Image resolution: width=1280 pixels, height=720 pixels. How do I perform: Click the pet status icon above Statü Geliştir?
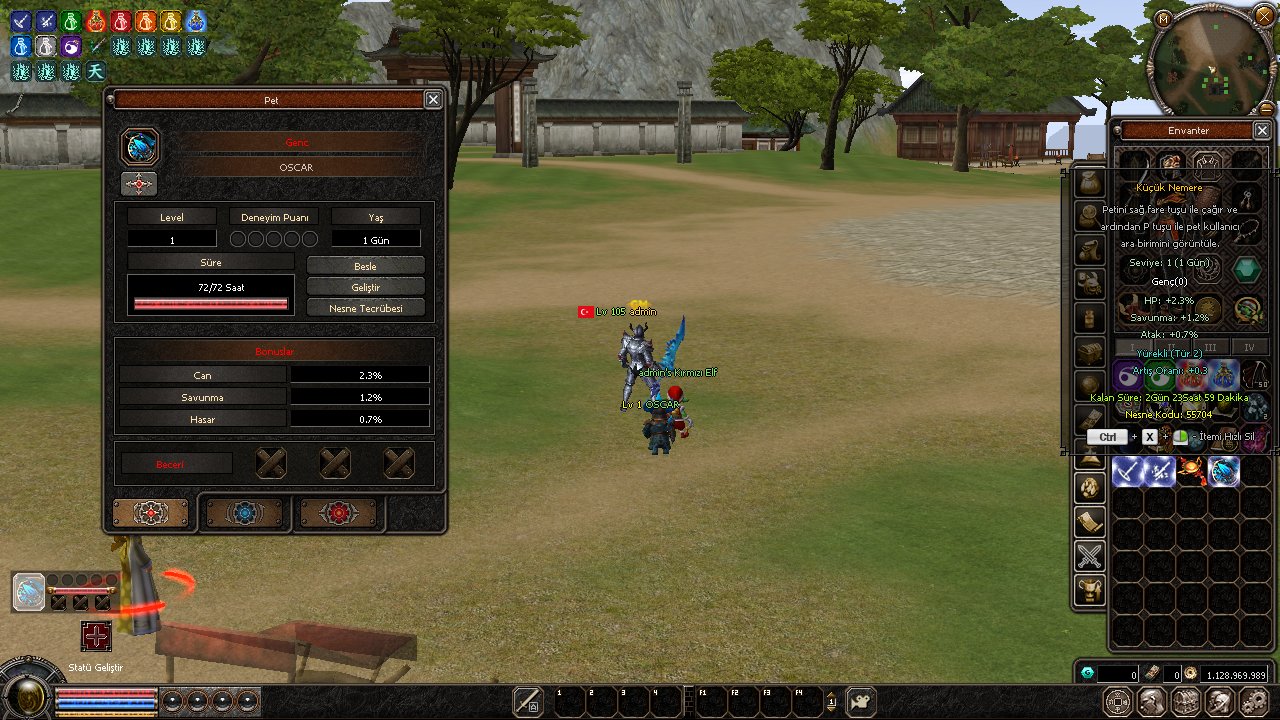coord(29,592)
